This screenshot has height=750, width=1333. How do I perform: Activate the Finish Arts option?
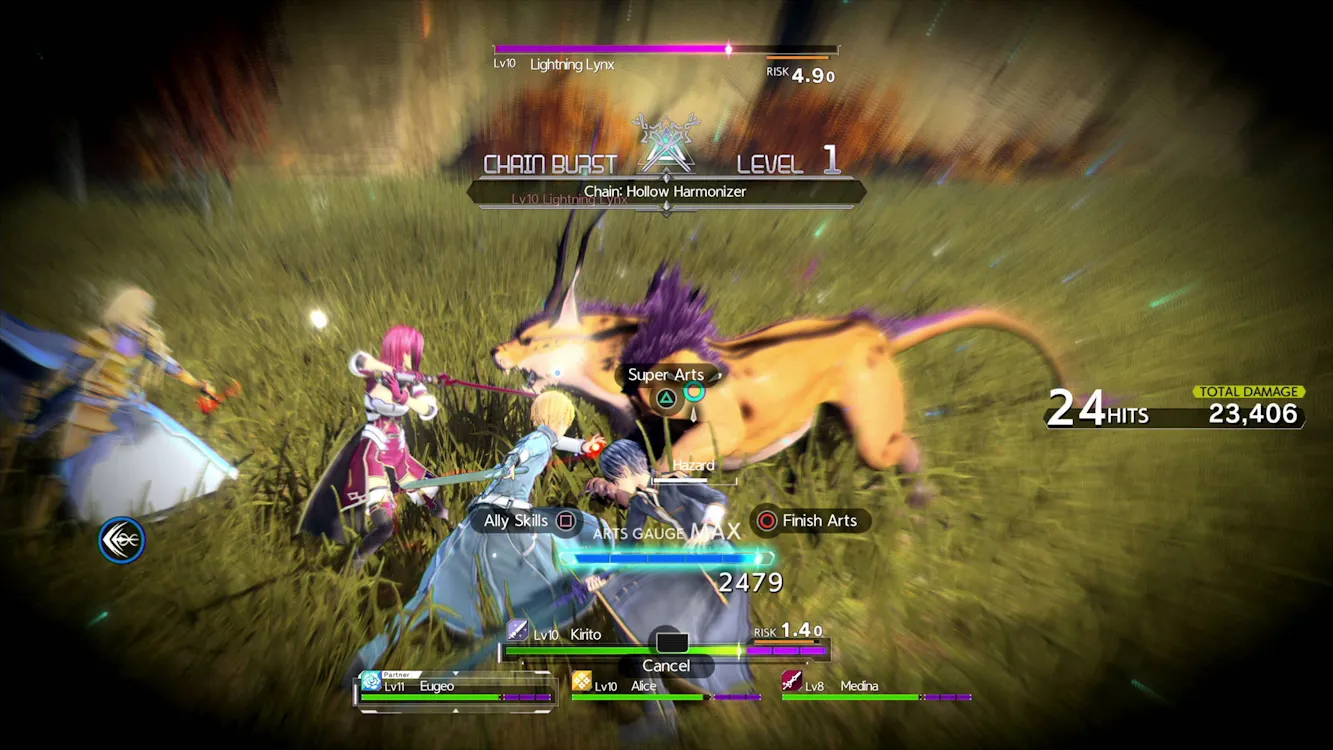(x=808, y=521)
